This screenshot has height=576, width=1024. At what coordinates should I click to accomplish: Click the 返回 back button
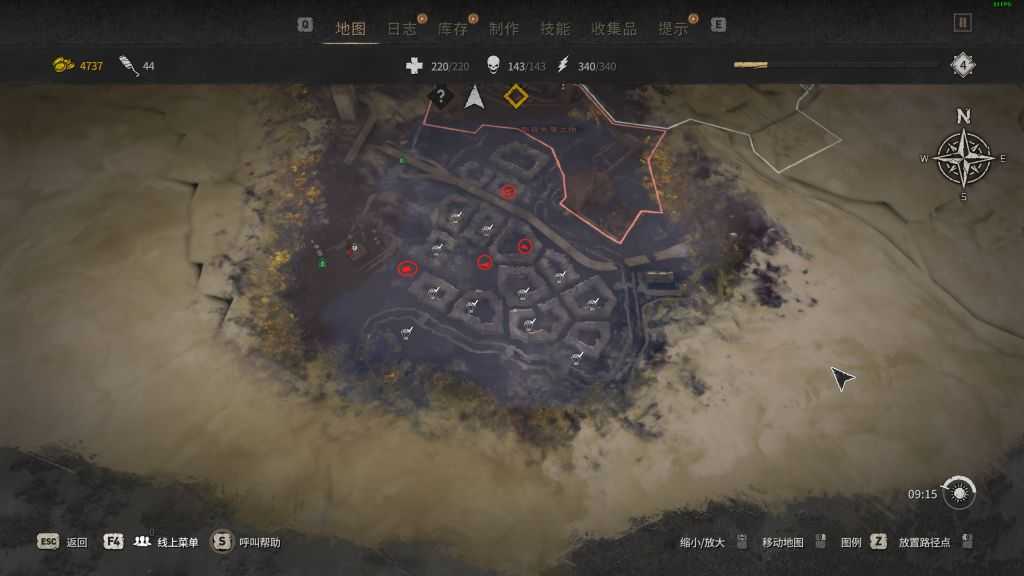64,542
